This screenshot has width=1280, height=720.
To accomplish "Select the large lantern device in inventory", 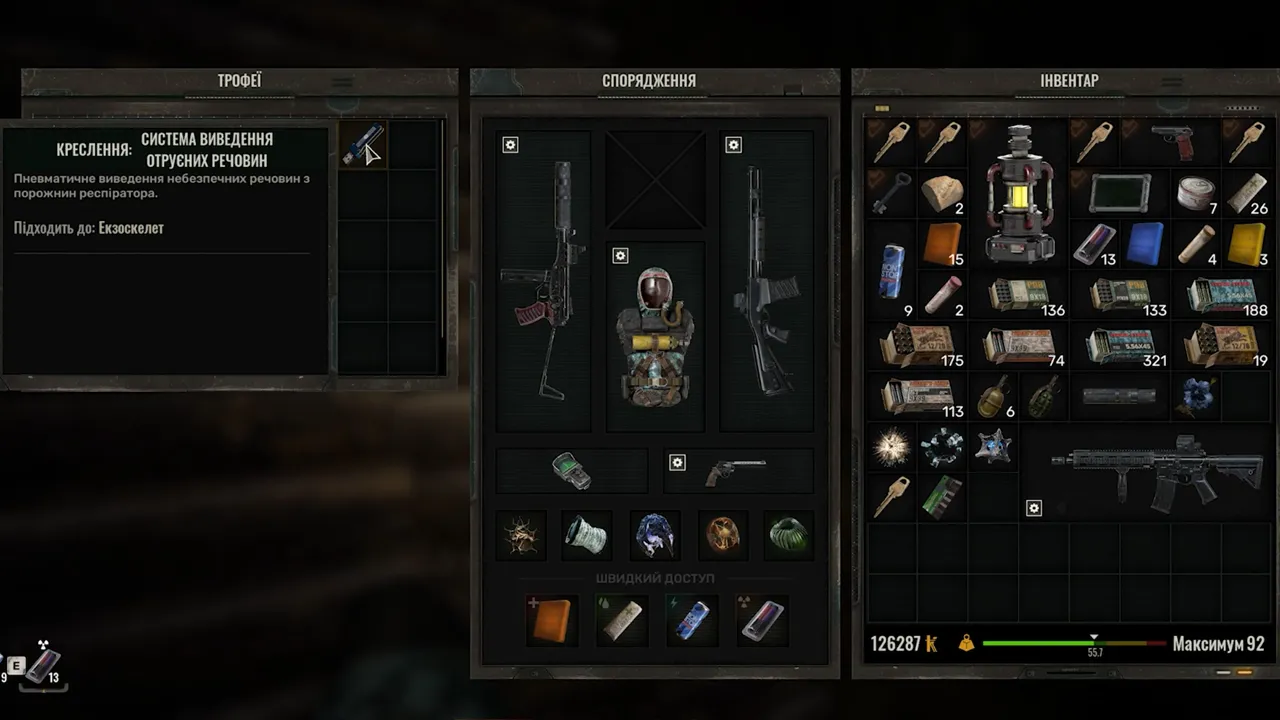I will pyautogui.click(x=1018, y=193).
